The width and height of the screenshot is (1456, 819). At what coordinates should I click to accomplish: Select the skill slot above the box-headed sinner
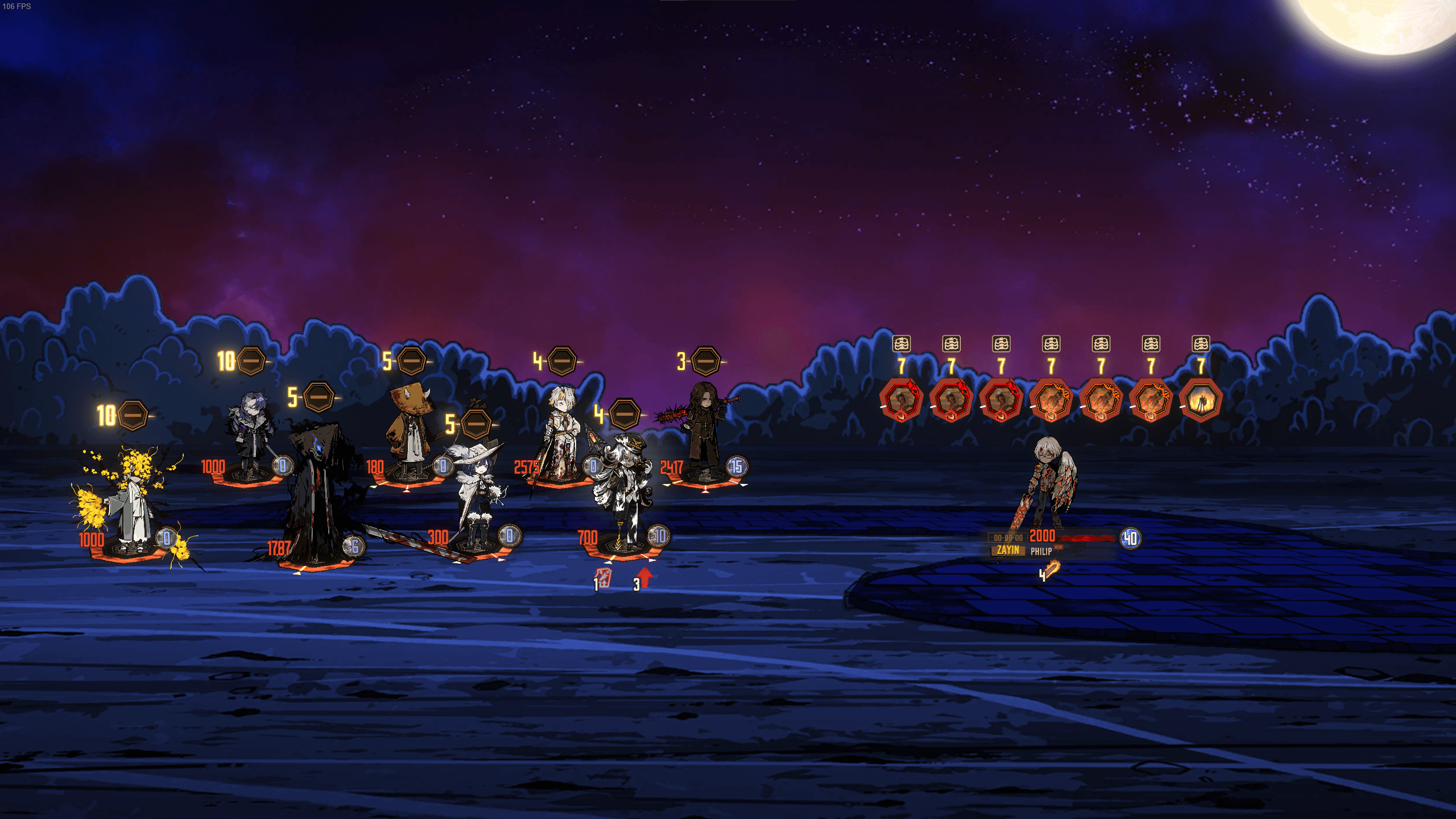click(x=412, y=361)
